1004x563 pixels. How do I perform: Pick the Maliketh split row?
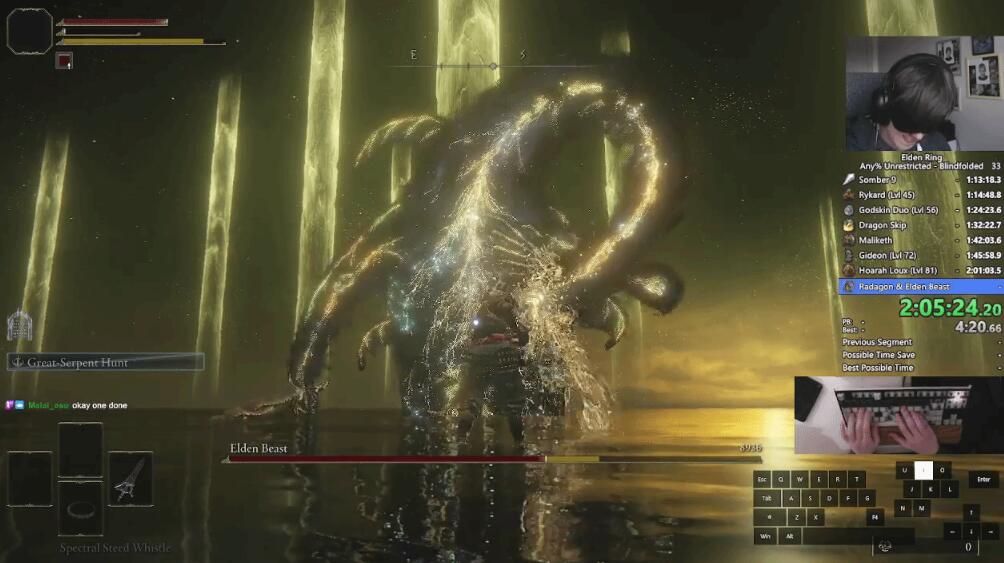click(920, 240)
